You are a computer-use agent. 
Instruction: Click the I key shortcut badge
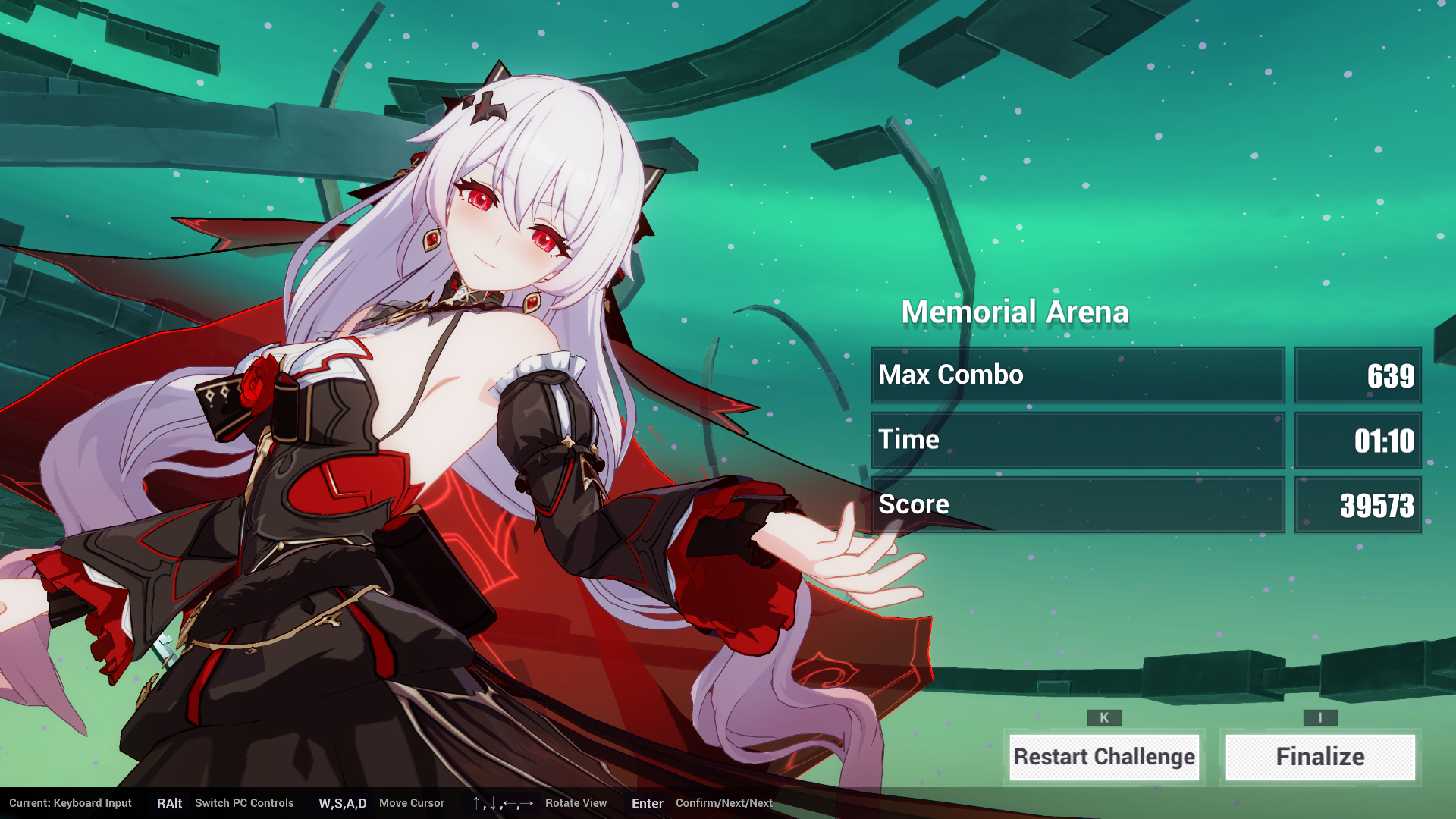pos(1319,717)
